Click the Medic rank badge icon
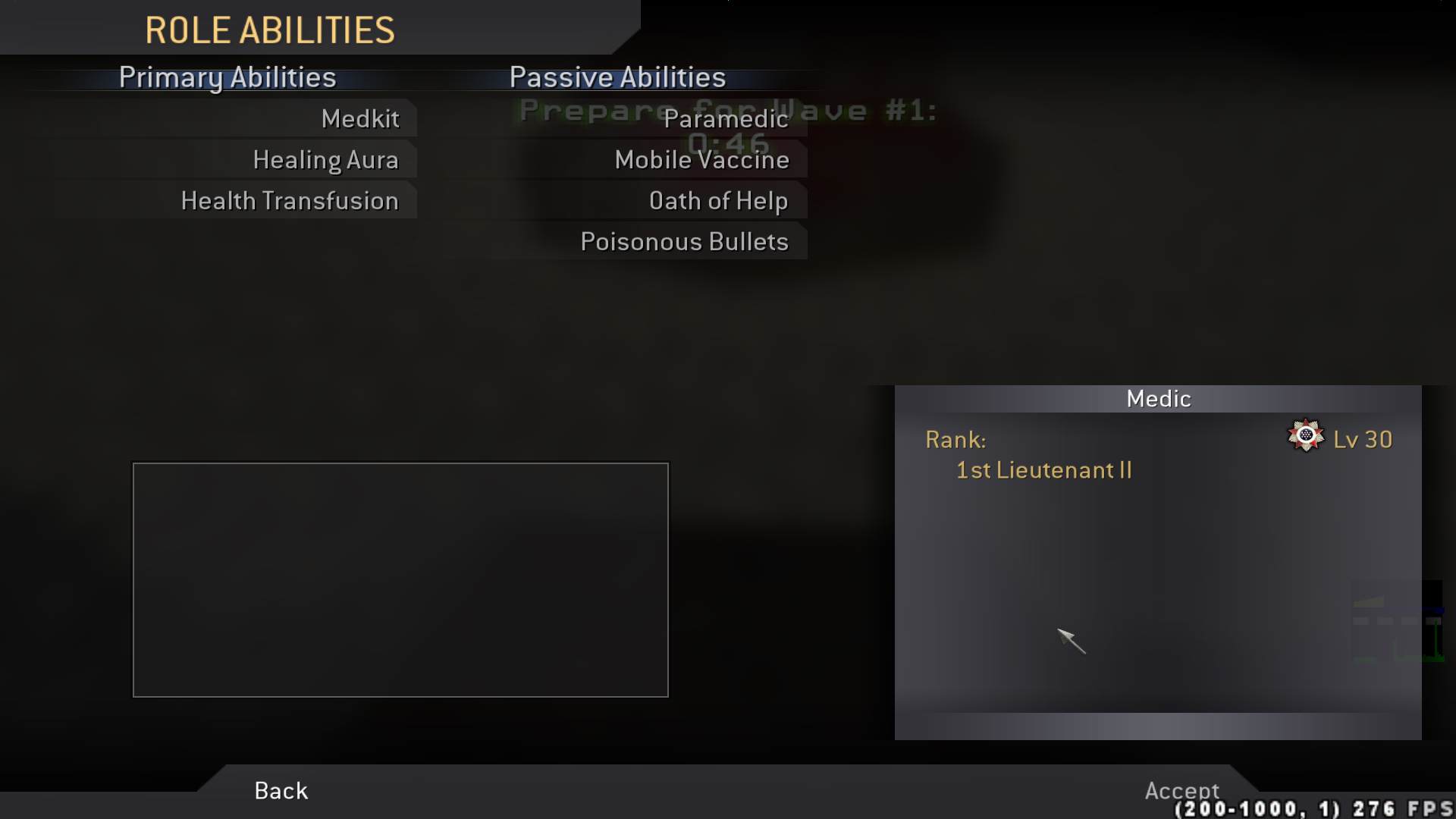Image resolution: width=1456 pixels, height=819 pixels. click(1306, 437)
